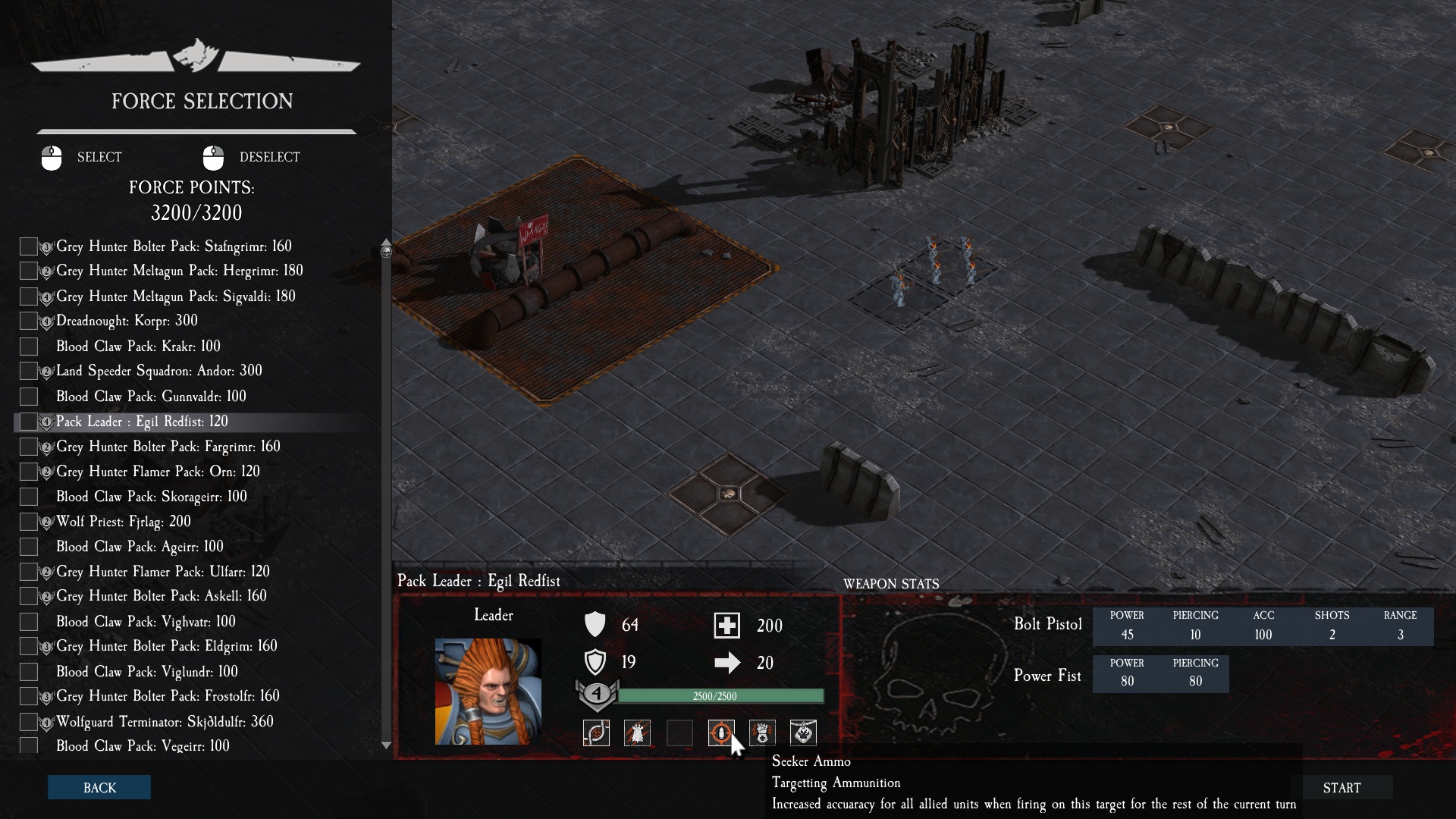Select Blood Claw Pack: Gunnvaldr row
Image resolution: width=1456 pixels, height=819 pixels.
(x=151, y=397)
